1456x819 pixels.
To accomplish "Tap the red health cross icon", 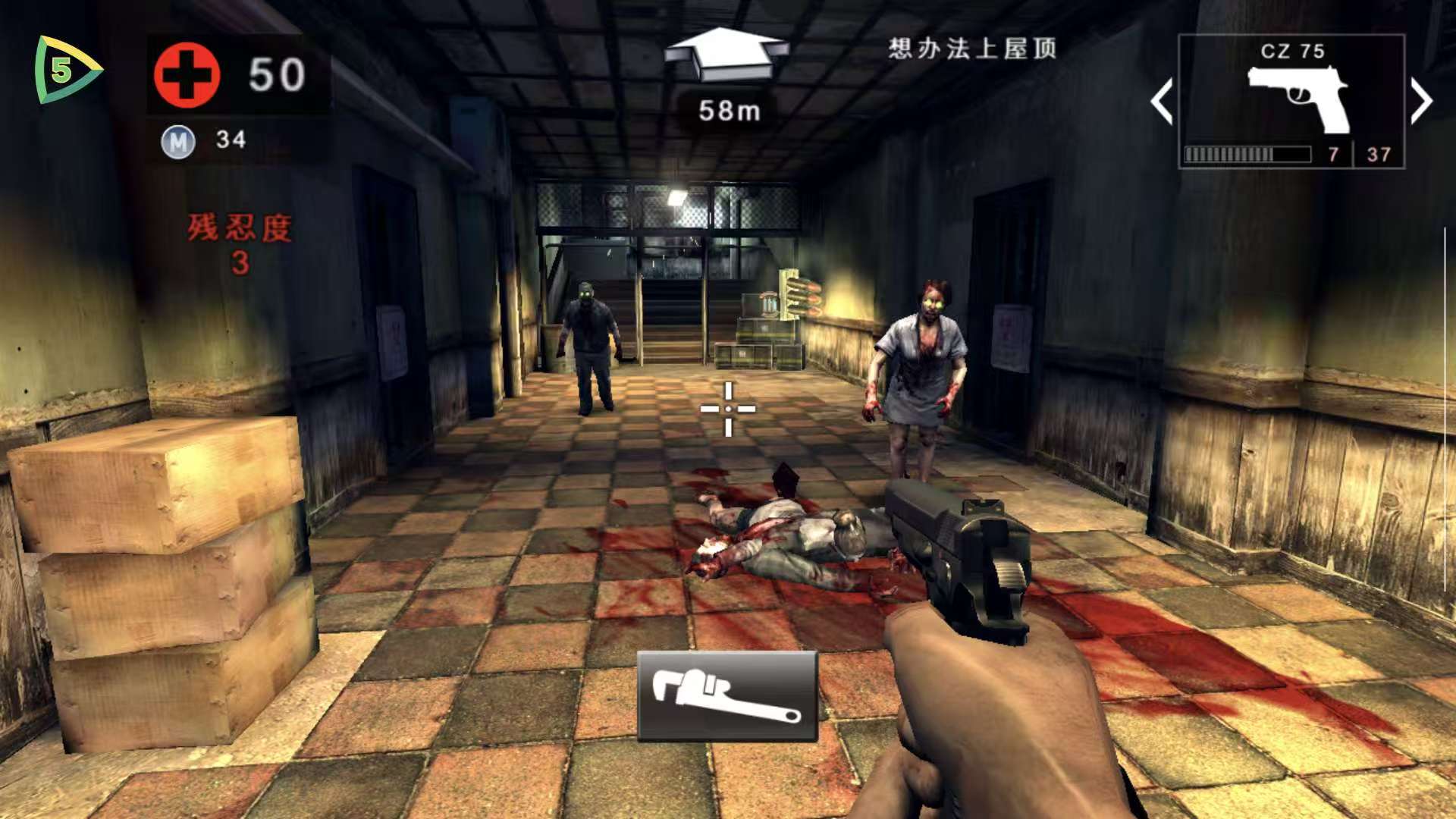I will [x=188, y=76].
